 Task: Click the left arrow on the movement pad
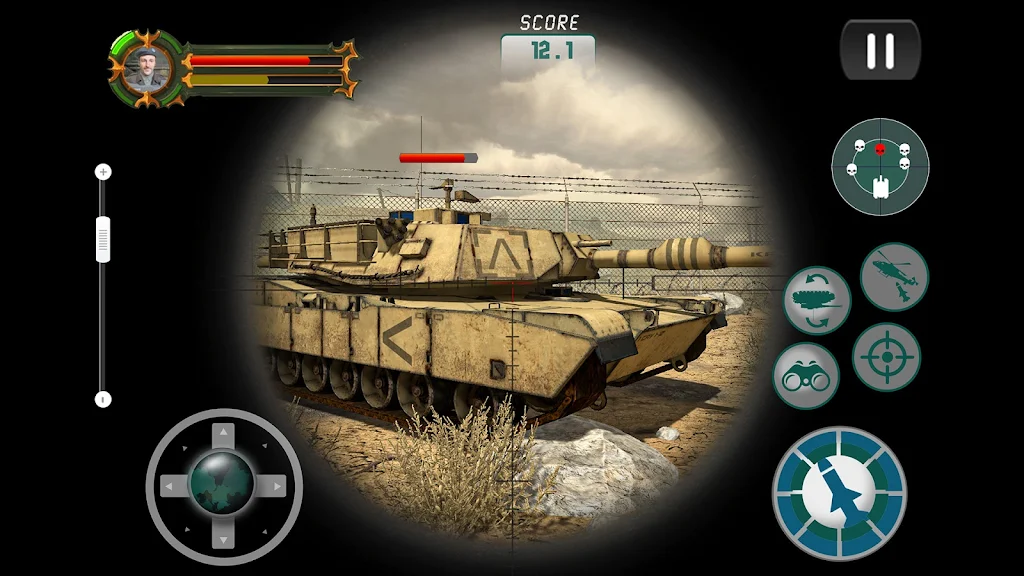point(173,487)
